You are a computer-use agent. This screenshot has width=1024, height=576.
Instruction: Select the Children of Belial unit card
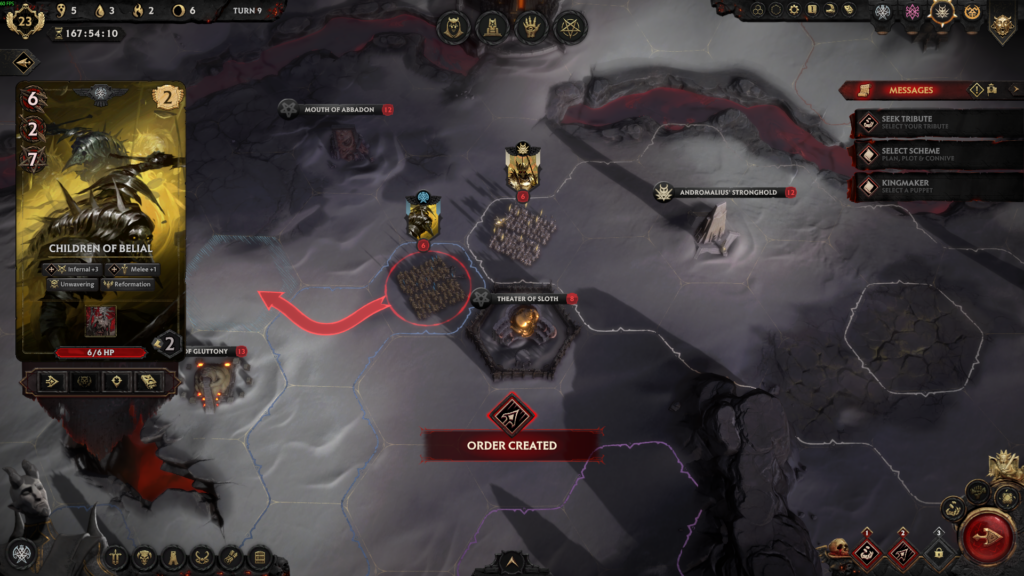point(101,220)
